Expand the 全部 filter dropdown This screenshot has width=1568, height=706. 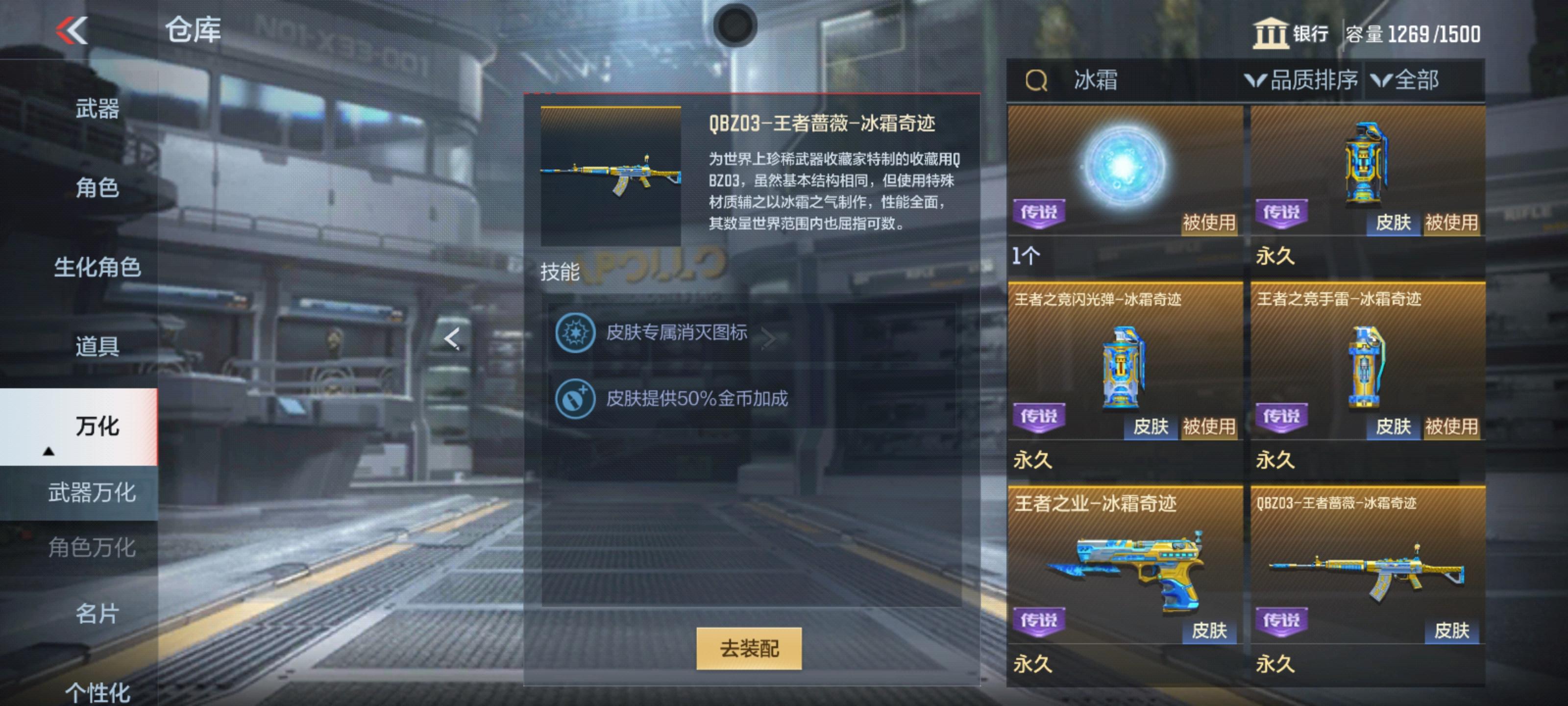(1420, 80)
